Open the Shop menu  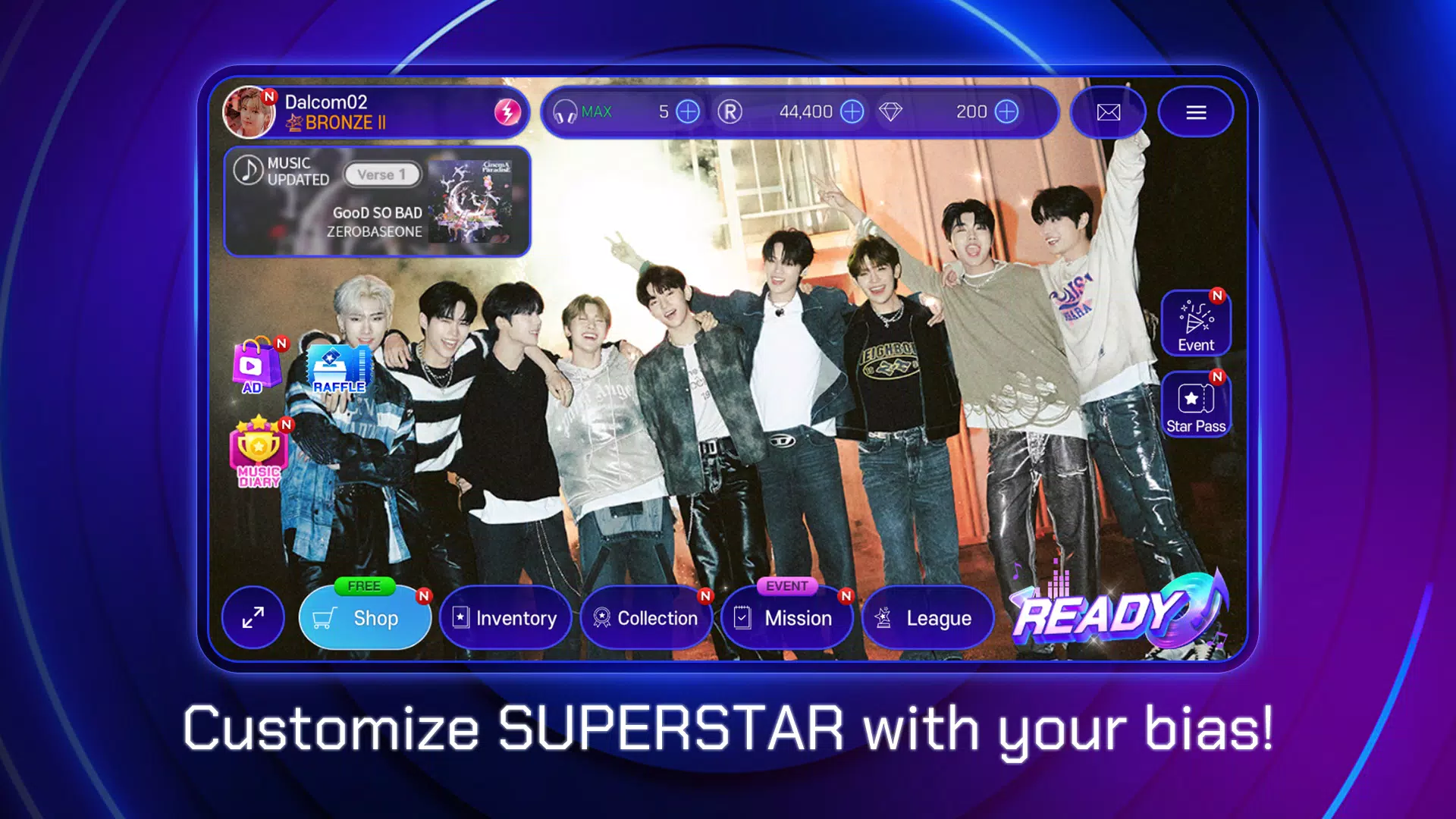point(365,618)
